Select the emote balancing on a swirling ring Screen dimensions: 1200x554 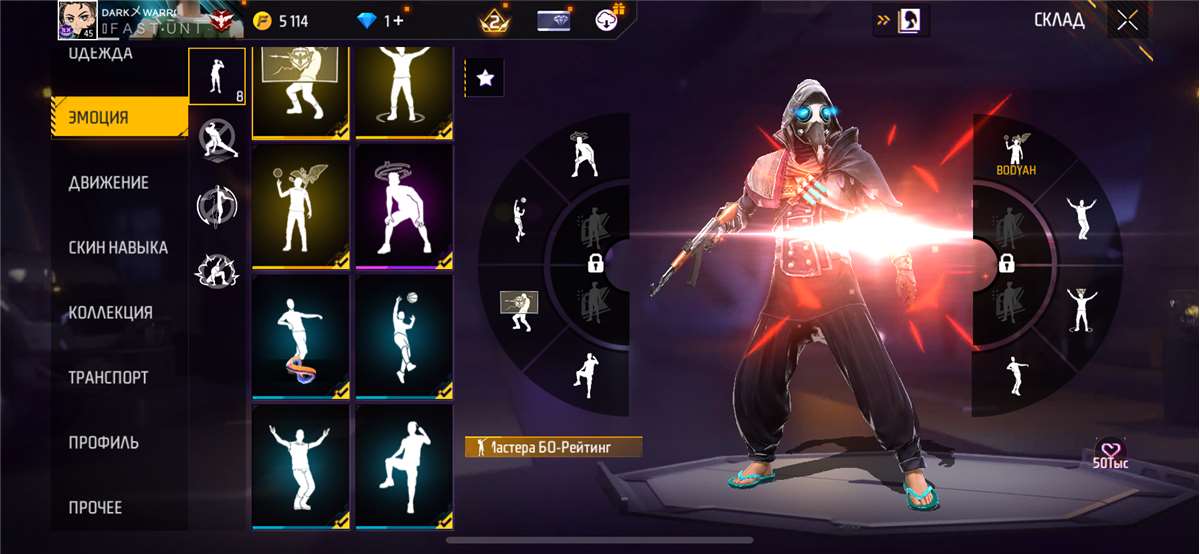point(300,336)
